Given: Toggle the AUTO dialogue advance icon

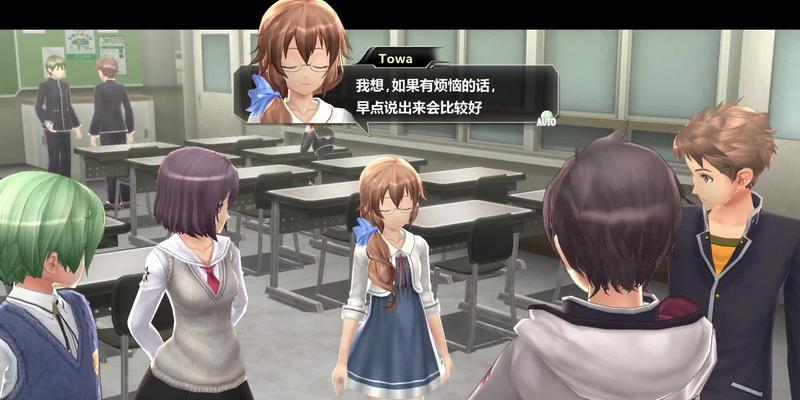Looking at the screenshot, I should point(546,117).
